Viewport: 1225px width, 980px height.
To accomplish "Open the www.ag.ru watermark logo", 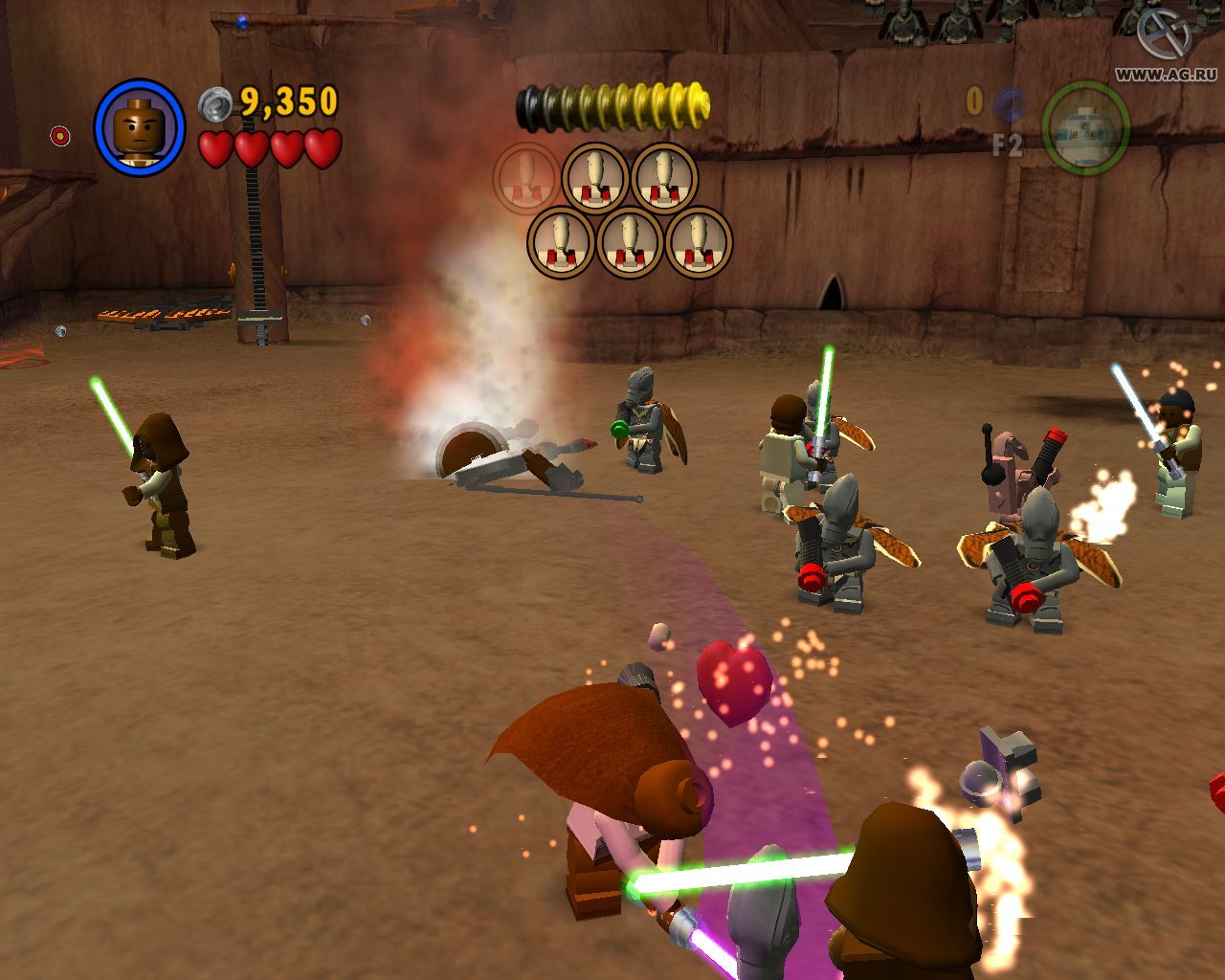I will click(x=1164, y=36).
